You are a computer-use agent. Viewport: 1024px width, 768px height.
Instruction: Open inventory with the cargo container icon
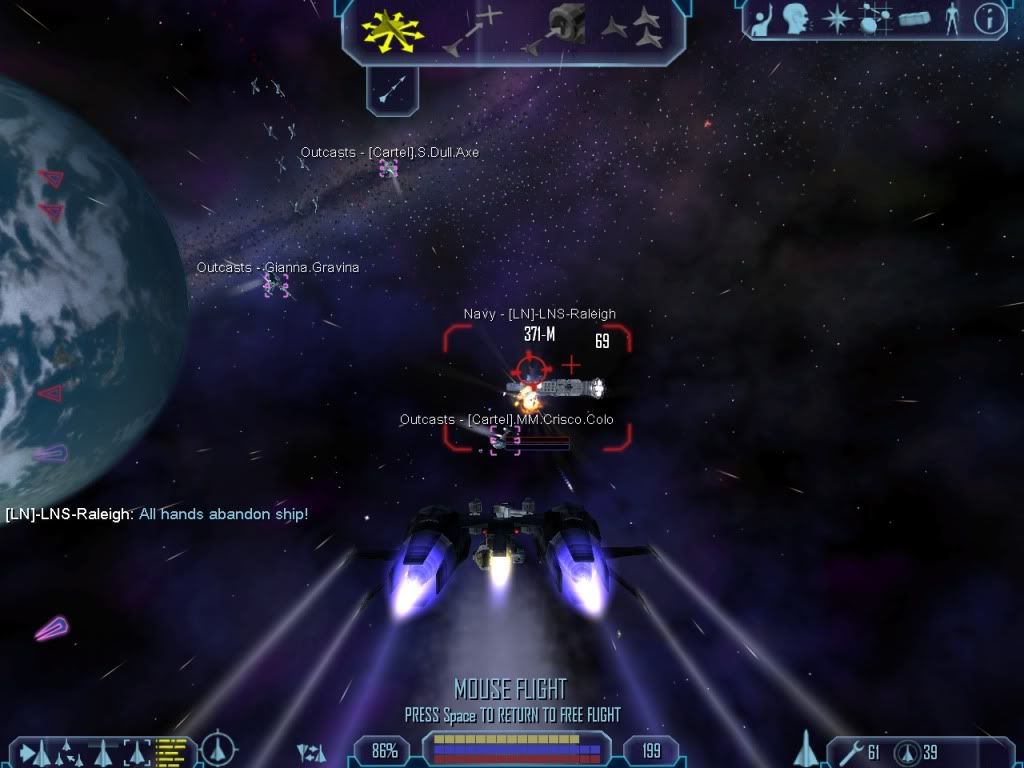click(914, 18)
